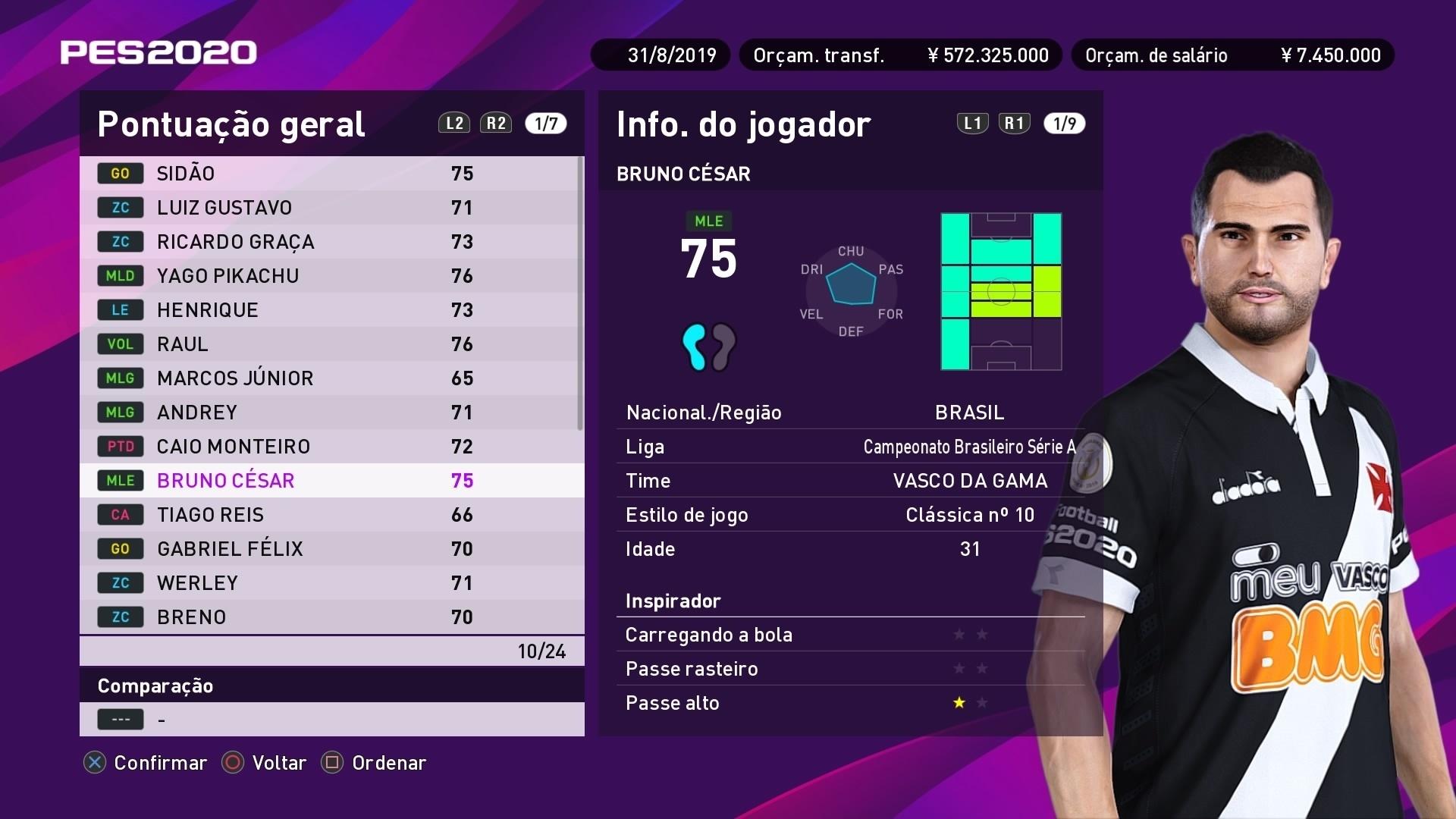
Task: Click the dominant foot icon
Action: pos(710,347)
